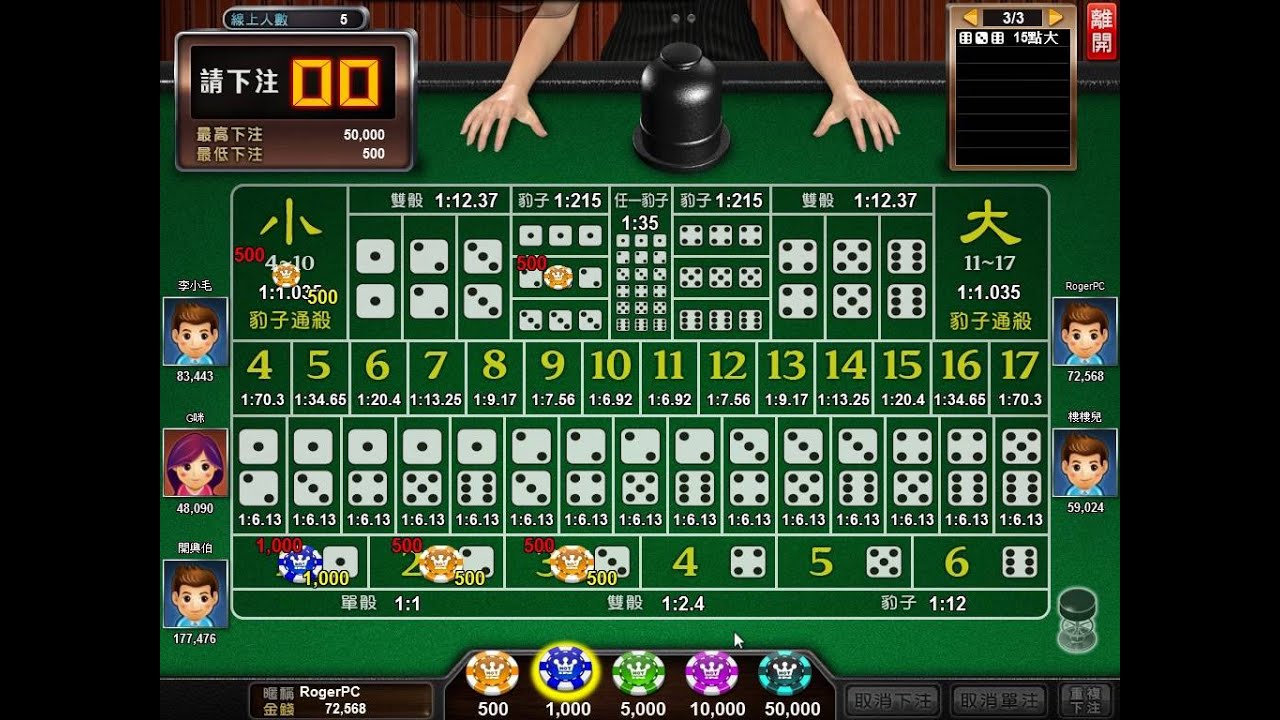Click the previous arrow on the 3/3 history panel
The image size is (1280, 720).
coord(972,16)
